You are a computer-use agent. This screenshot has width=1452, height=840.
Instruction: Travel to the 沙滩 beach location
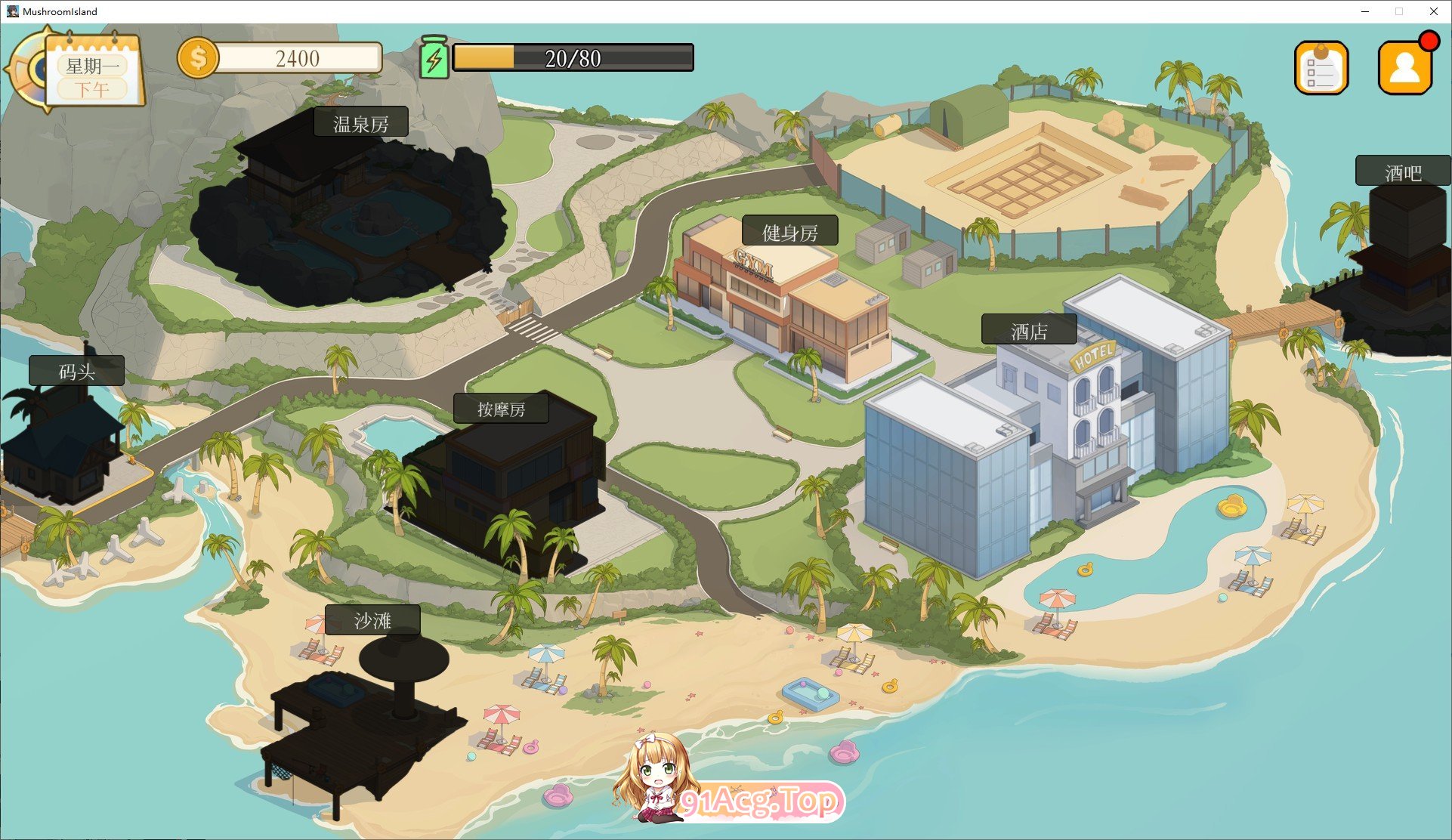pyautogui.click(x=372, y=620)
